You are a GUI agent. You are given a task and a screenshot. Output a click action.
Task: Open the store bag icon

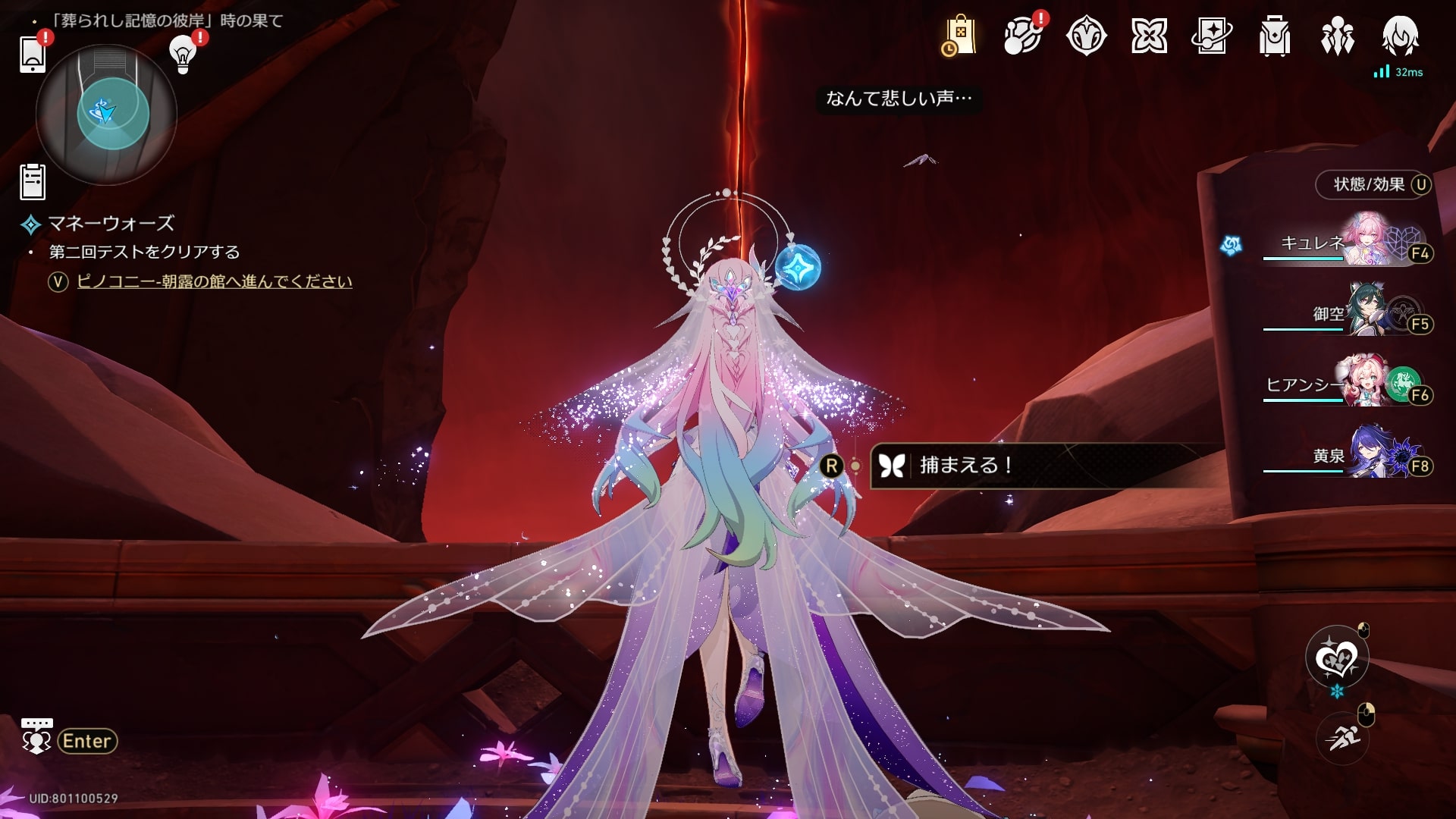(959, 36)
